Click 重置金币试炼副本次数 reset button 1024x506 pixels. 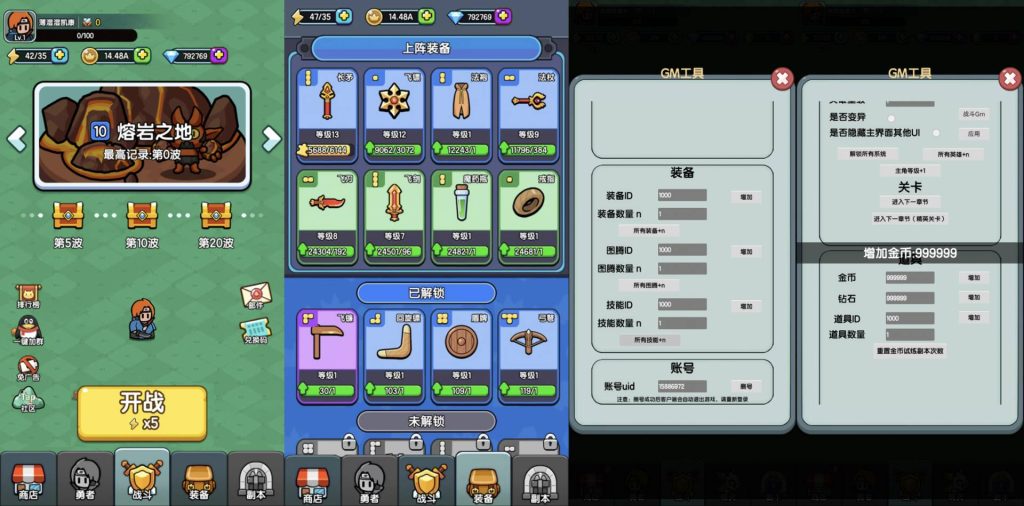tap(909, 351)
